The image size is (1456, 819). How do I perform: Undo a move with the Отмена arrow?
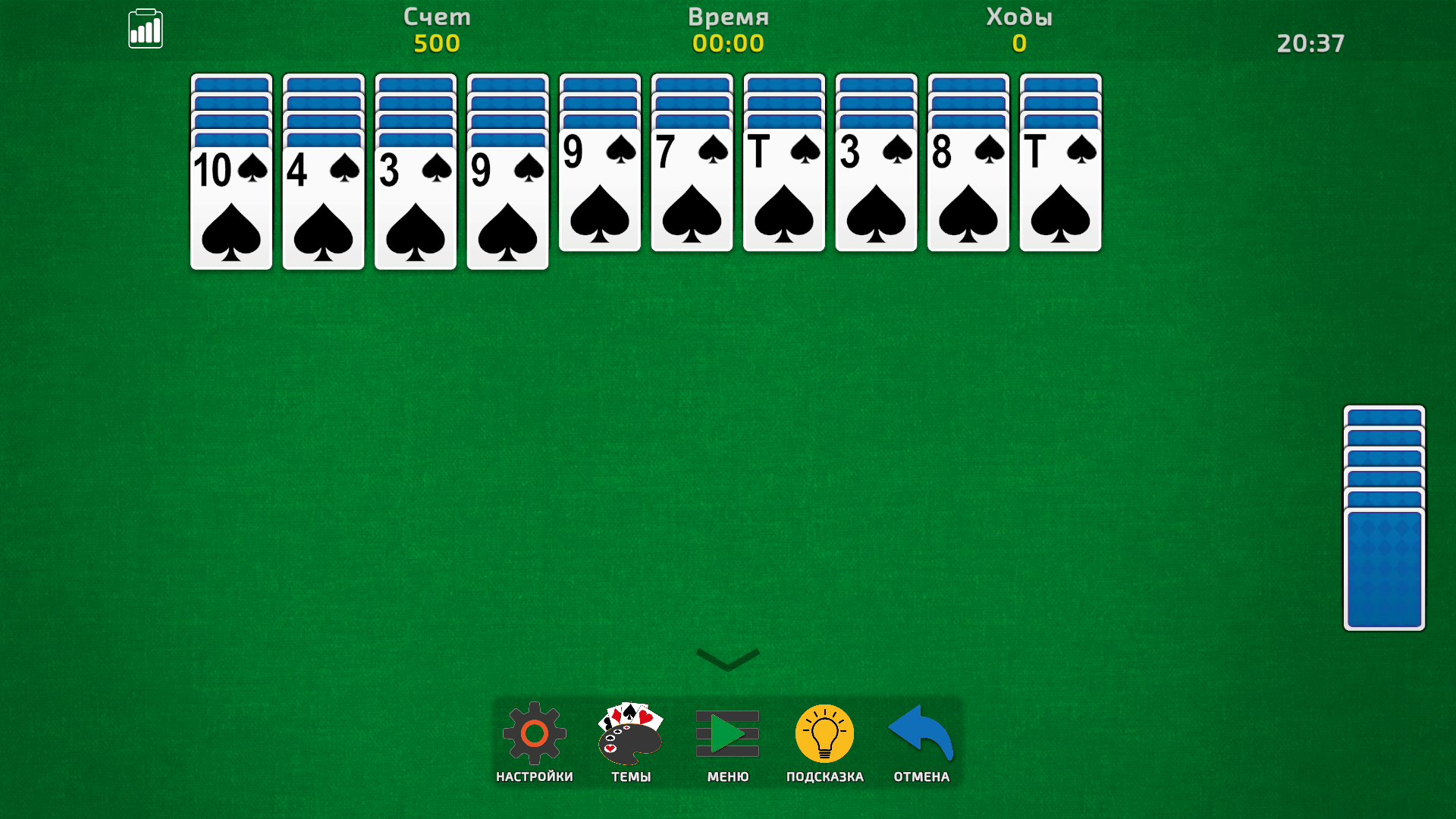[919, 734]
